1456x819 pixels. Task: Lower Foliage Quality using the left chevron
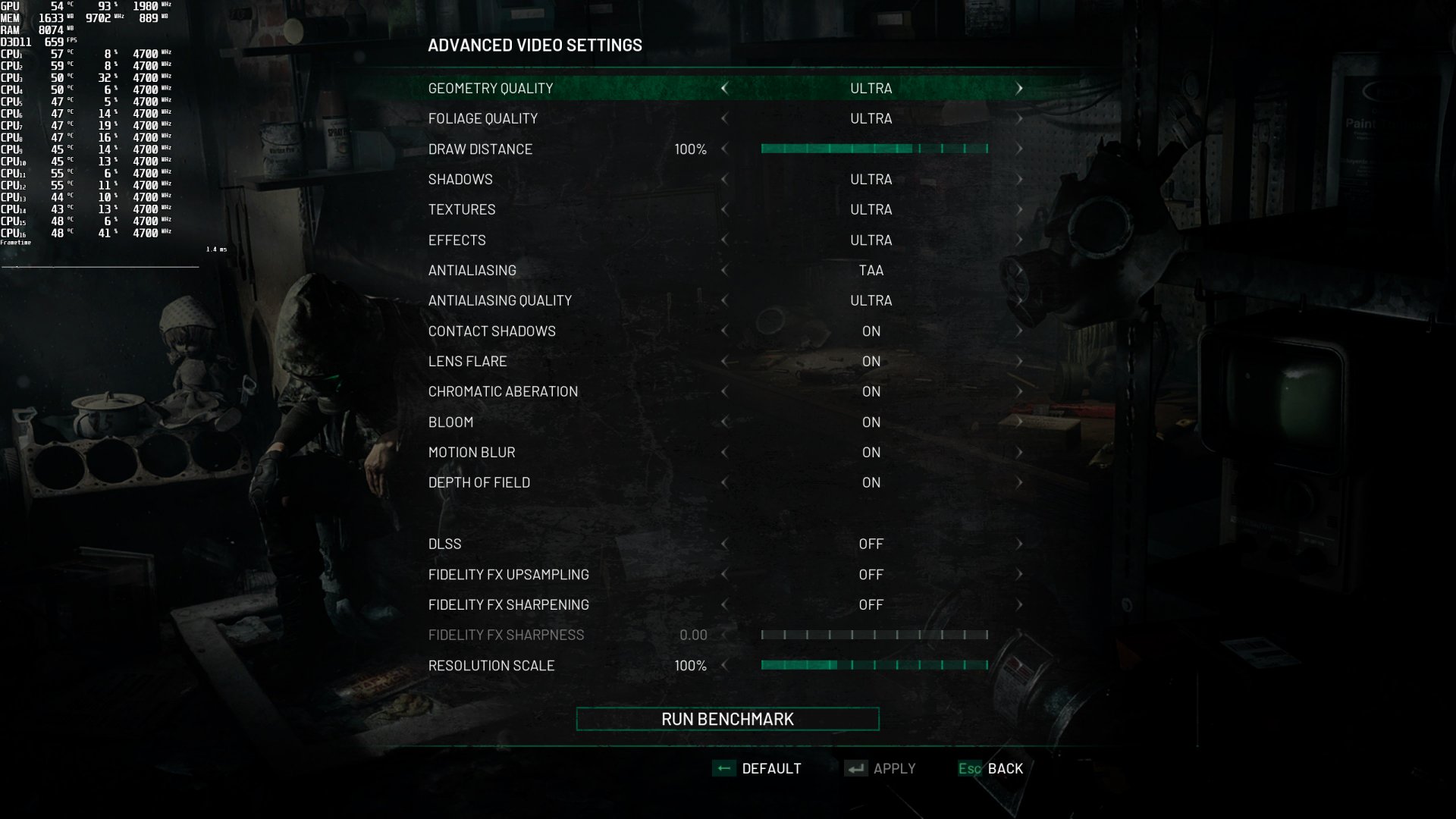724,118
